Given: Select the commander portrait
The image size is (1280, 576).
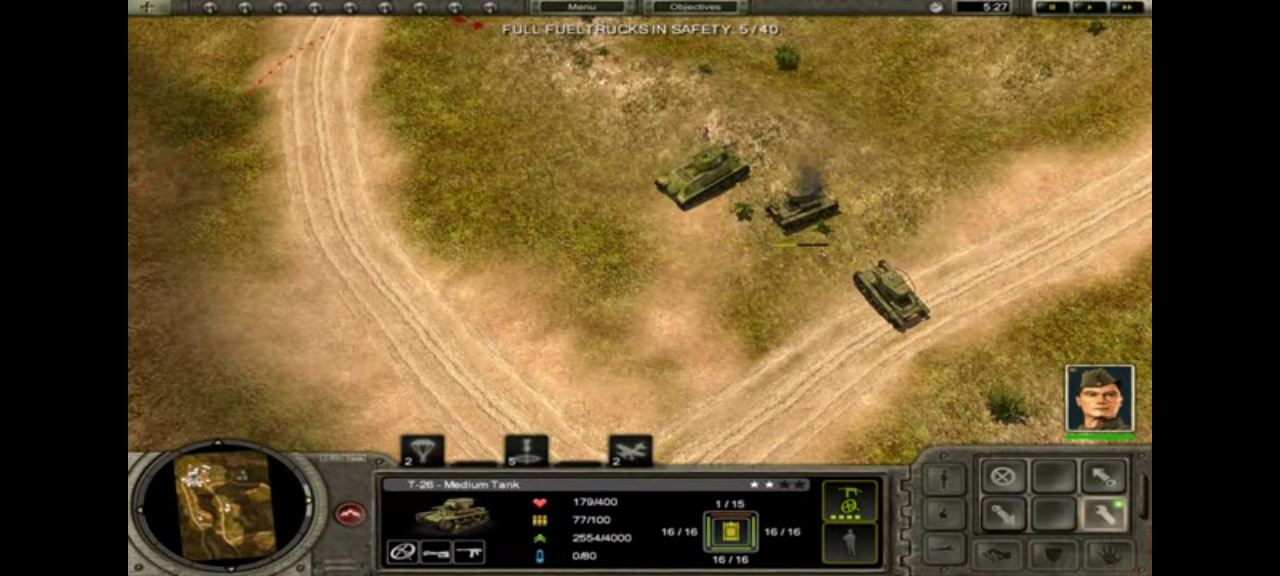Looking at the screenshot, I should [1099, 398].
